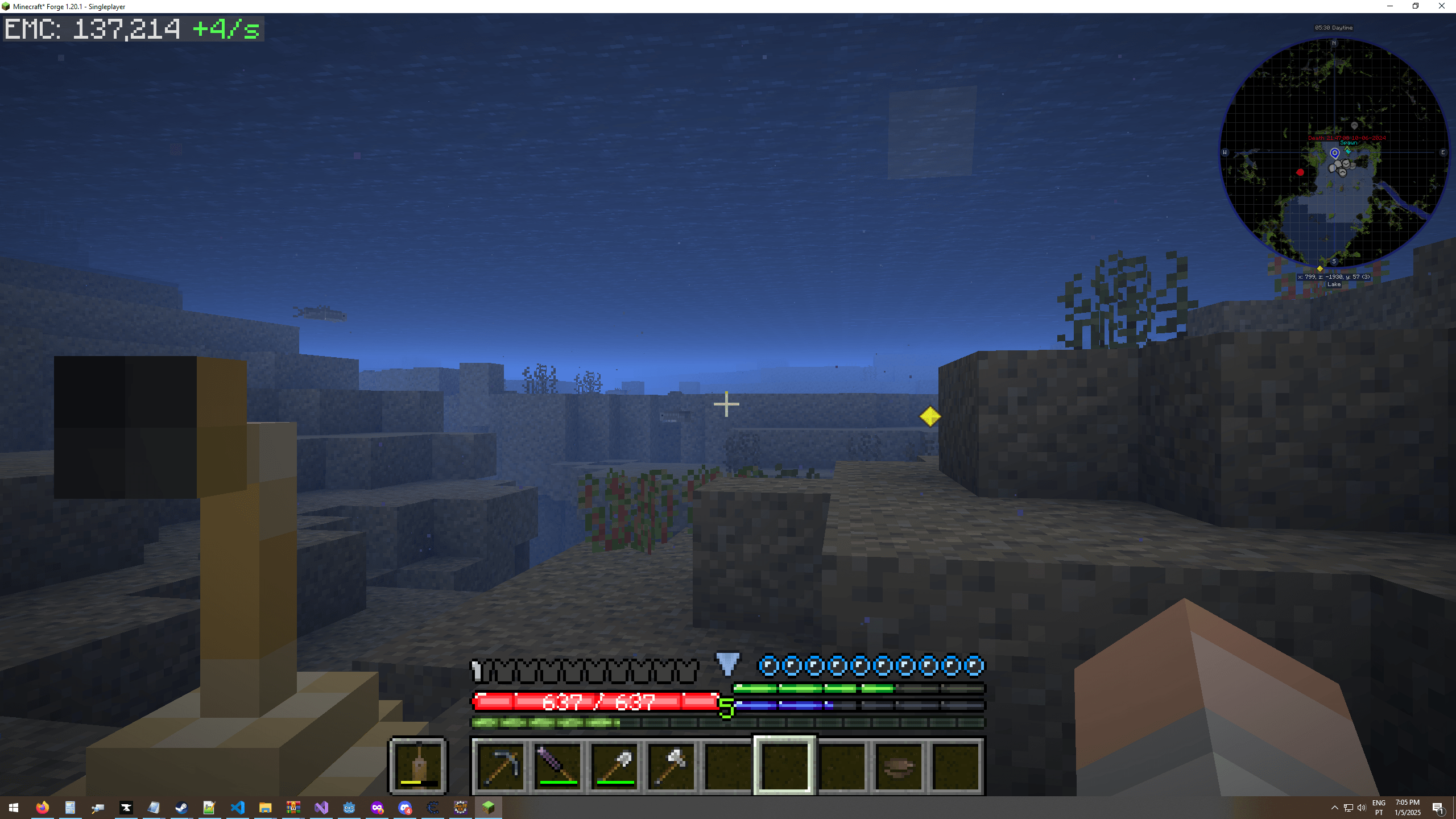
Task: Expand the gray chevron marker north of Spawn
Action: tap(1355, 126)
